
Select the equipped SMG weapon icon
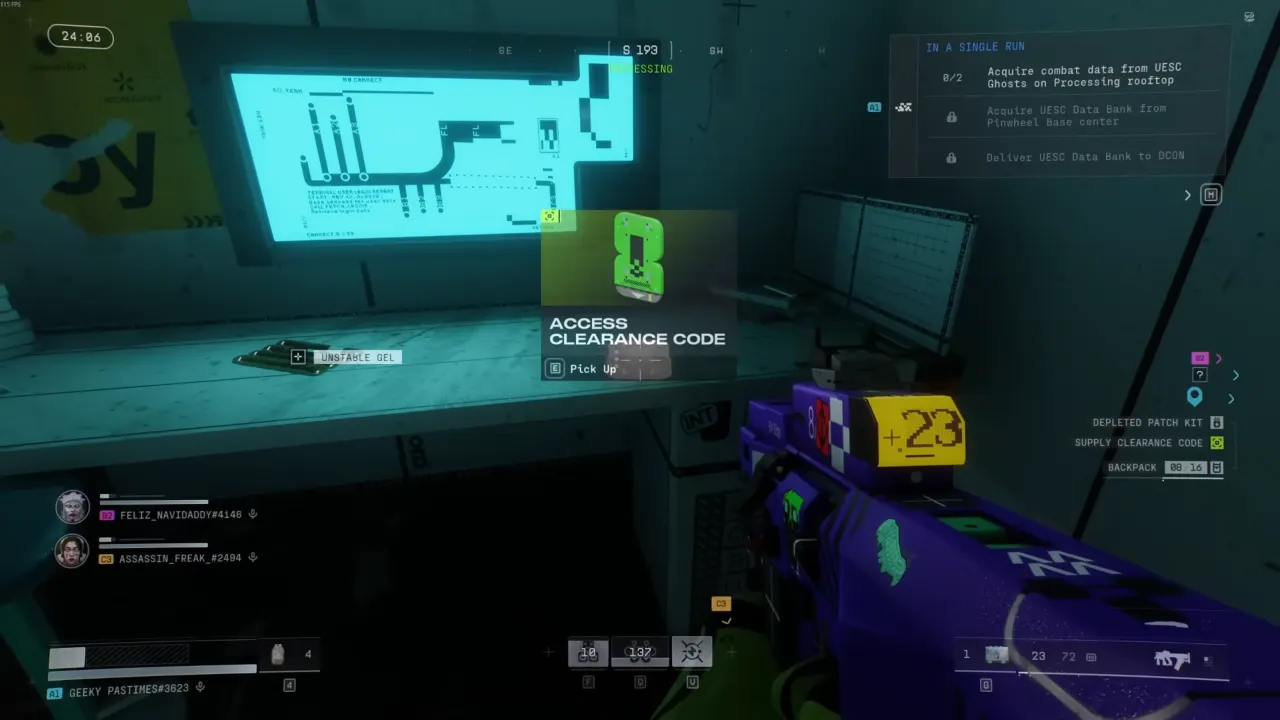[1172, 659]
